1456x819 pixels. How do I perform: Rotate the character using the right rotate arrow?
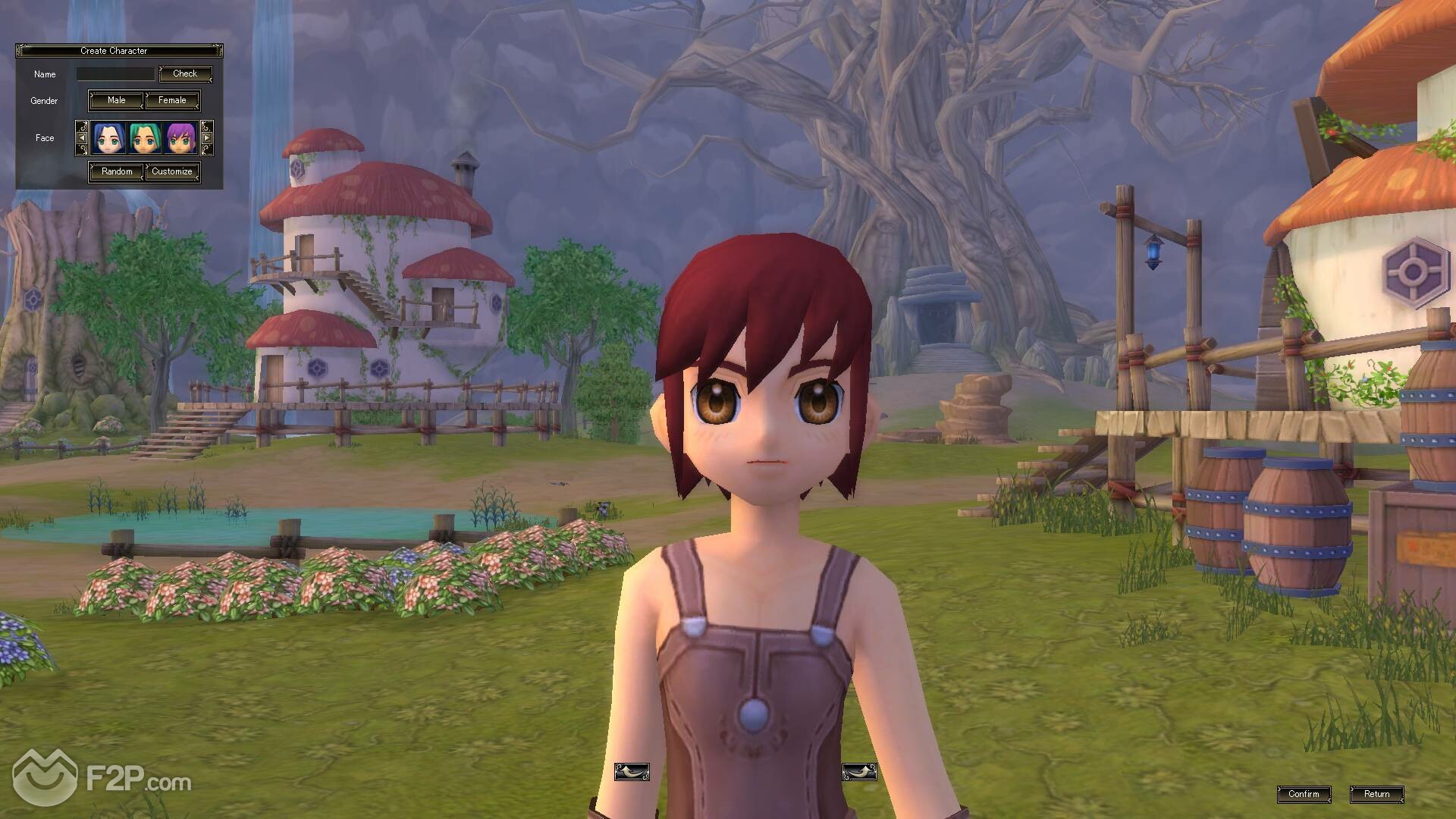coord(859,772)
